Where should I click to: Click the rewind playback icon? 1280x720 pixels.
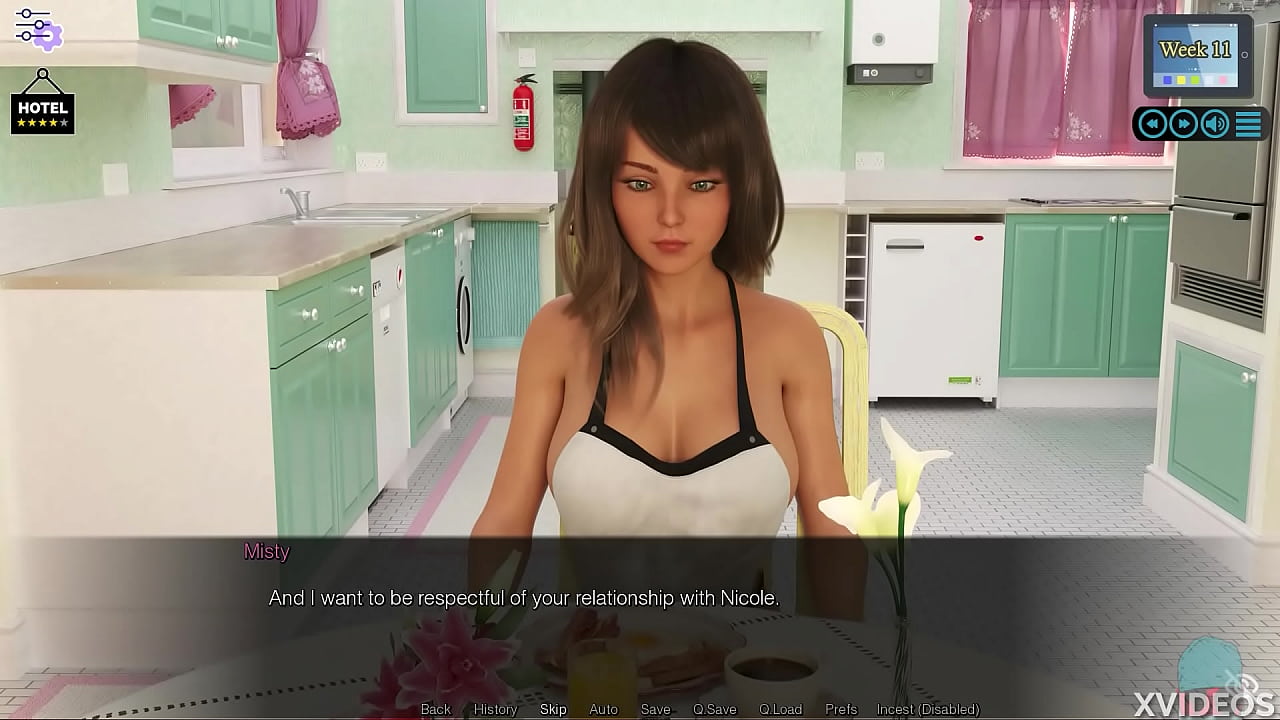pos(1152,123)
